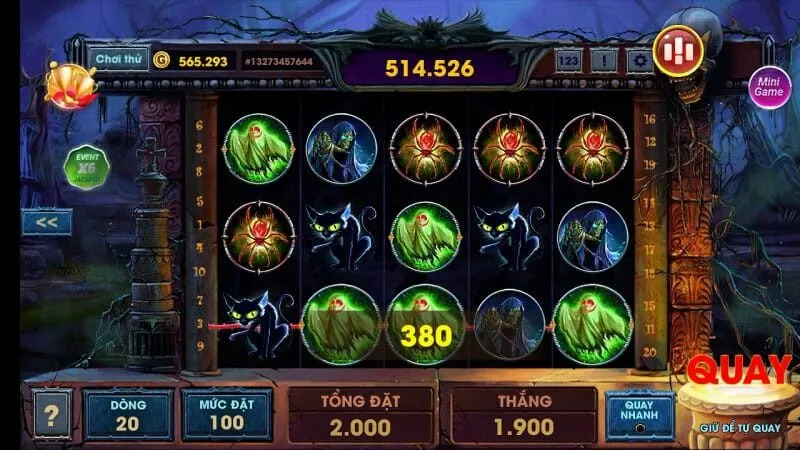Open the golden treasure pot icon
The width and height of the screenshot is (800, 450).
click(x=70, y=84)
